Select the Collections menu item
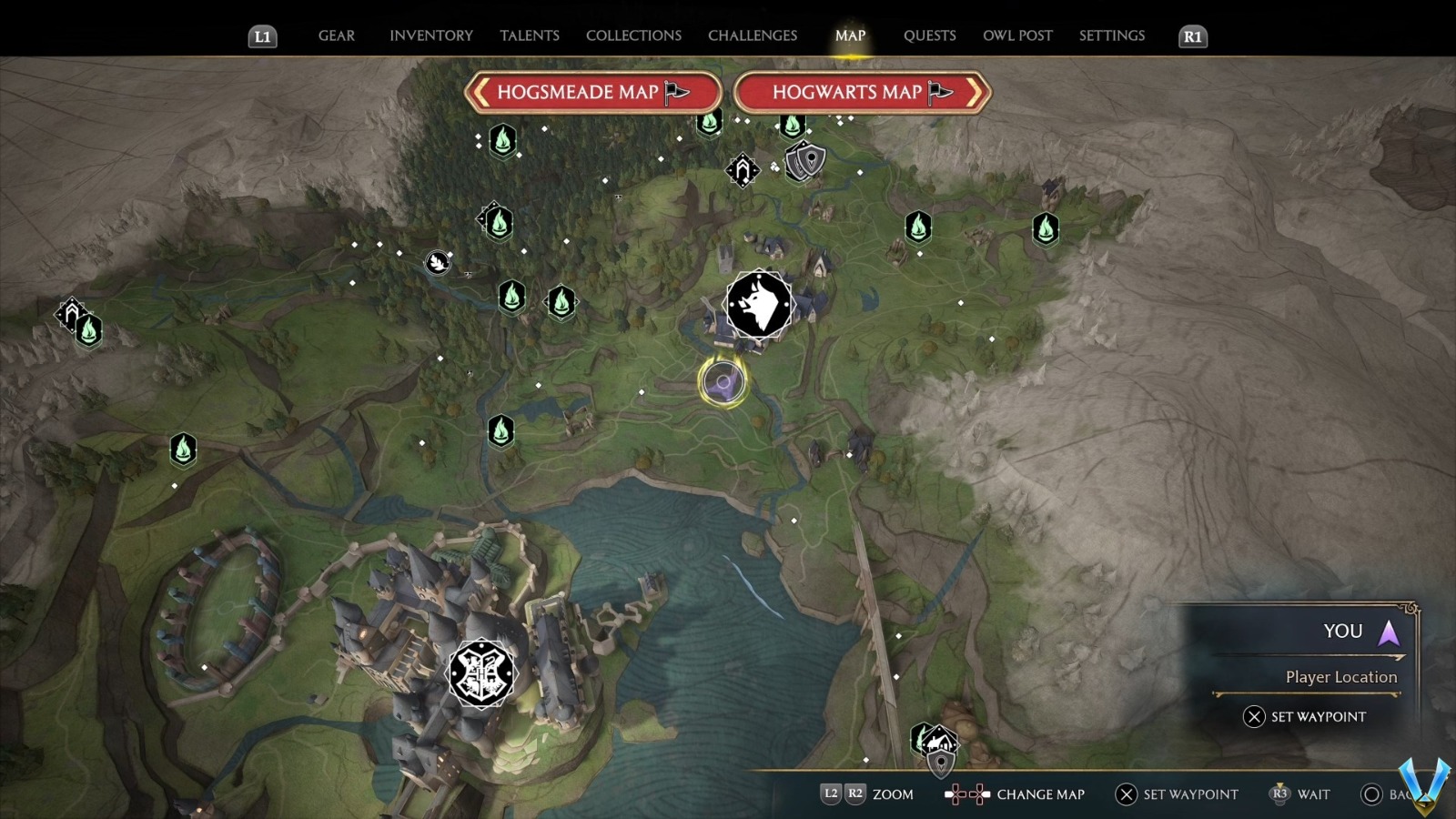 tap(632, 35)
